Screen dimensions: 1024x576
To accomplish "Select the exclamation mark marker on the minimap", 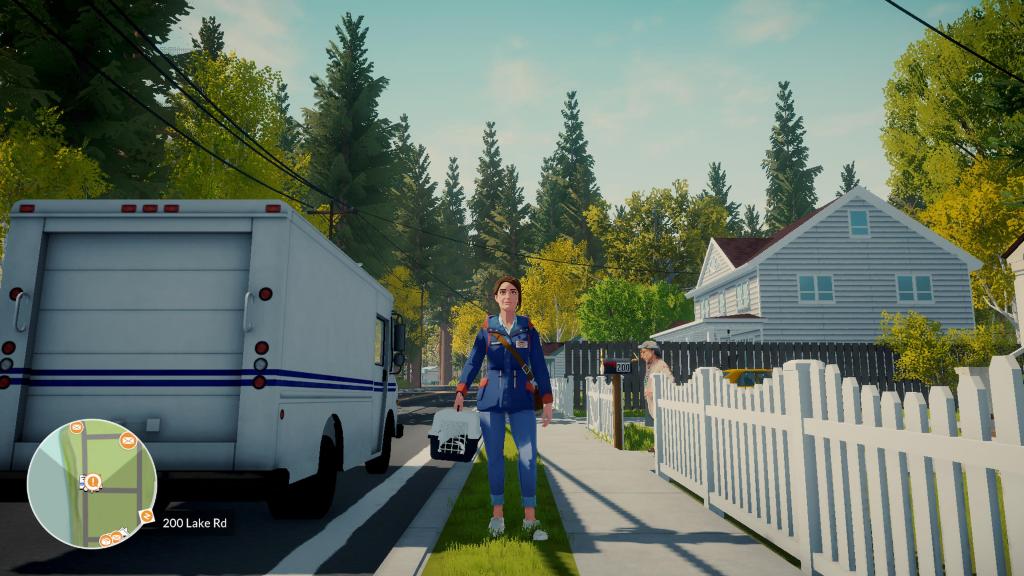I will pos(92,482).
